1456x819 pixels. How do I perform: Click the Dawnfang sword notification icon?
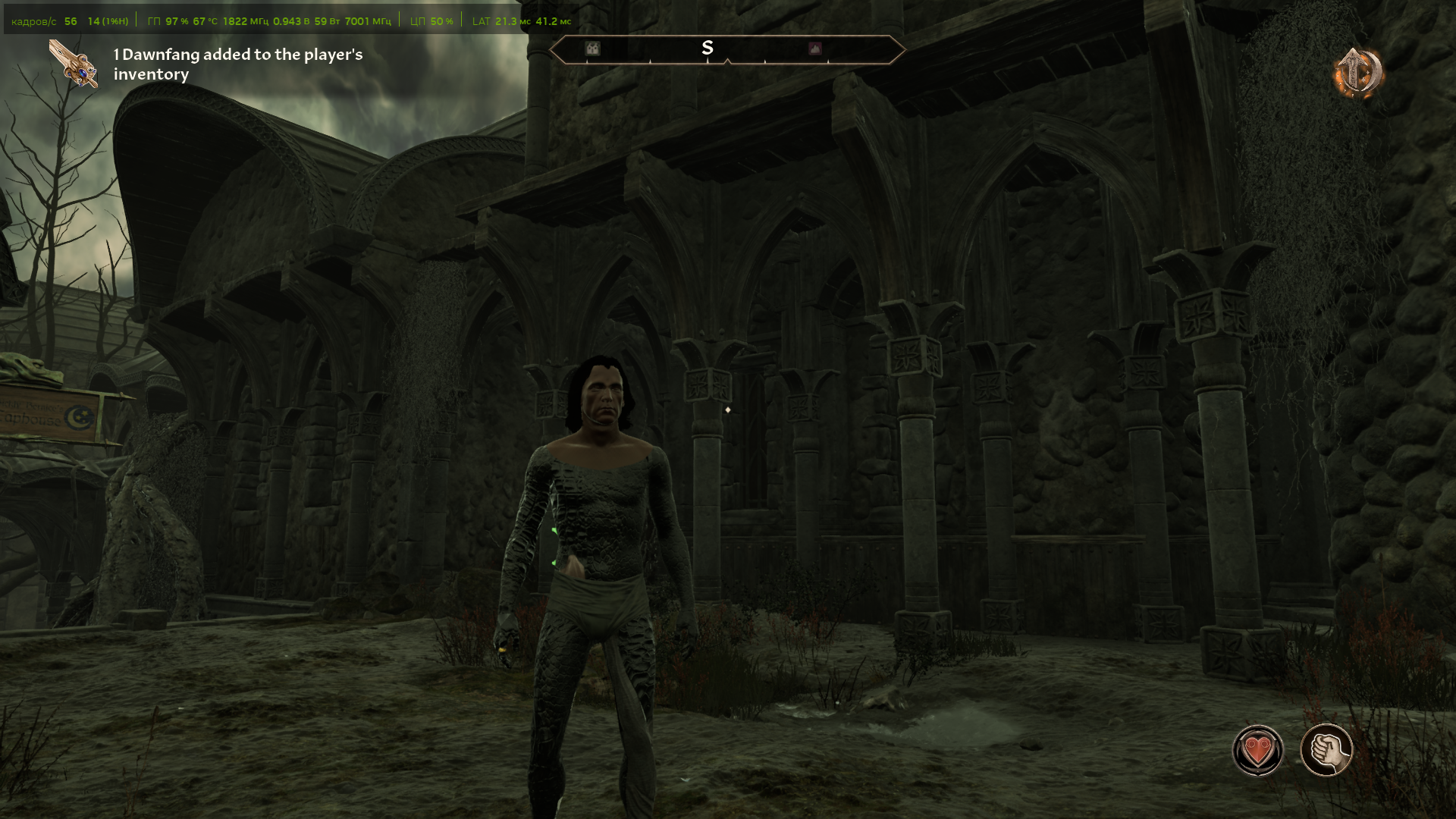[x=74, y=64]
